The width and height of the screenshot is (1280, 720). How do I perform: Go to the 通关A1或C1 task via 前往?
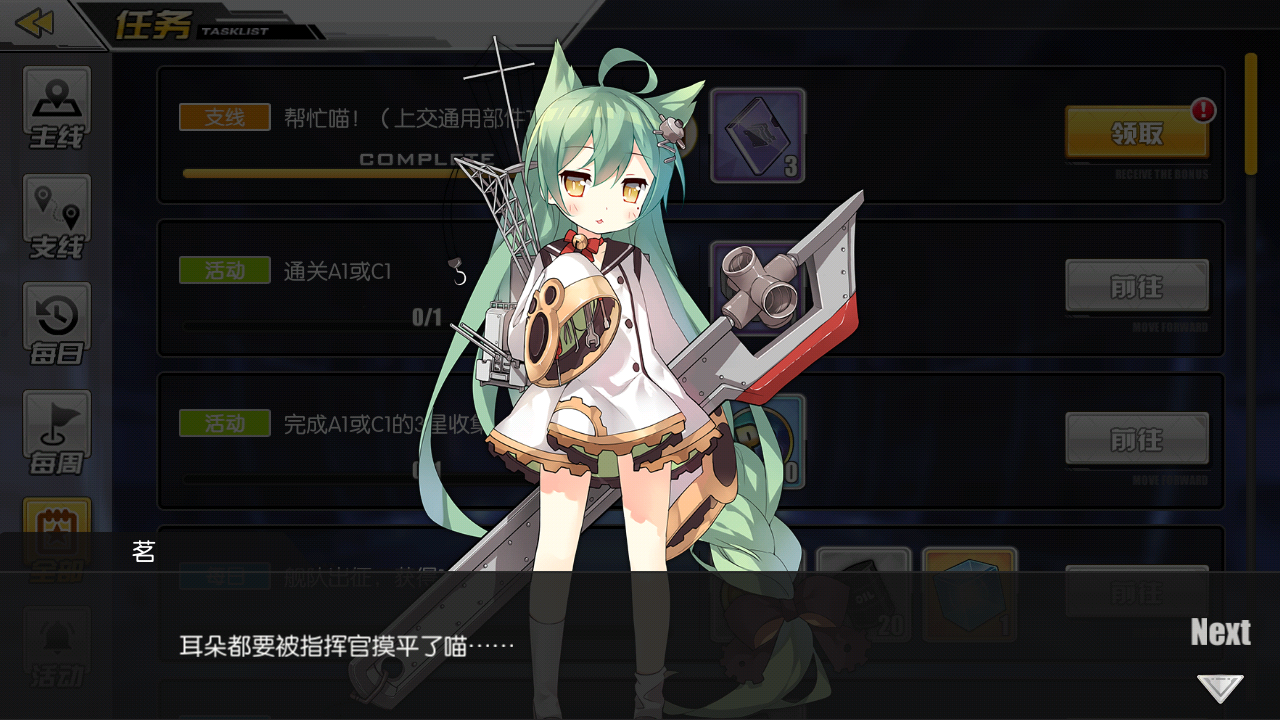(x=1137, y=286)
